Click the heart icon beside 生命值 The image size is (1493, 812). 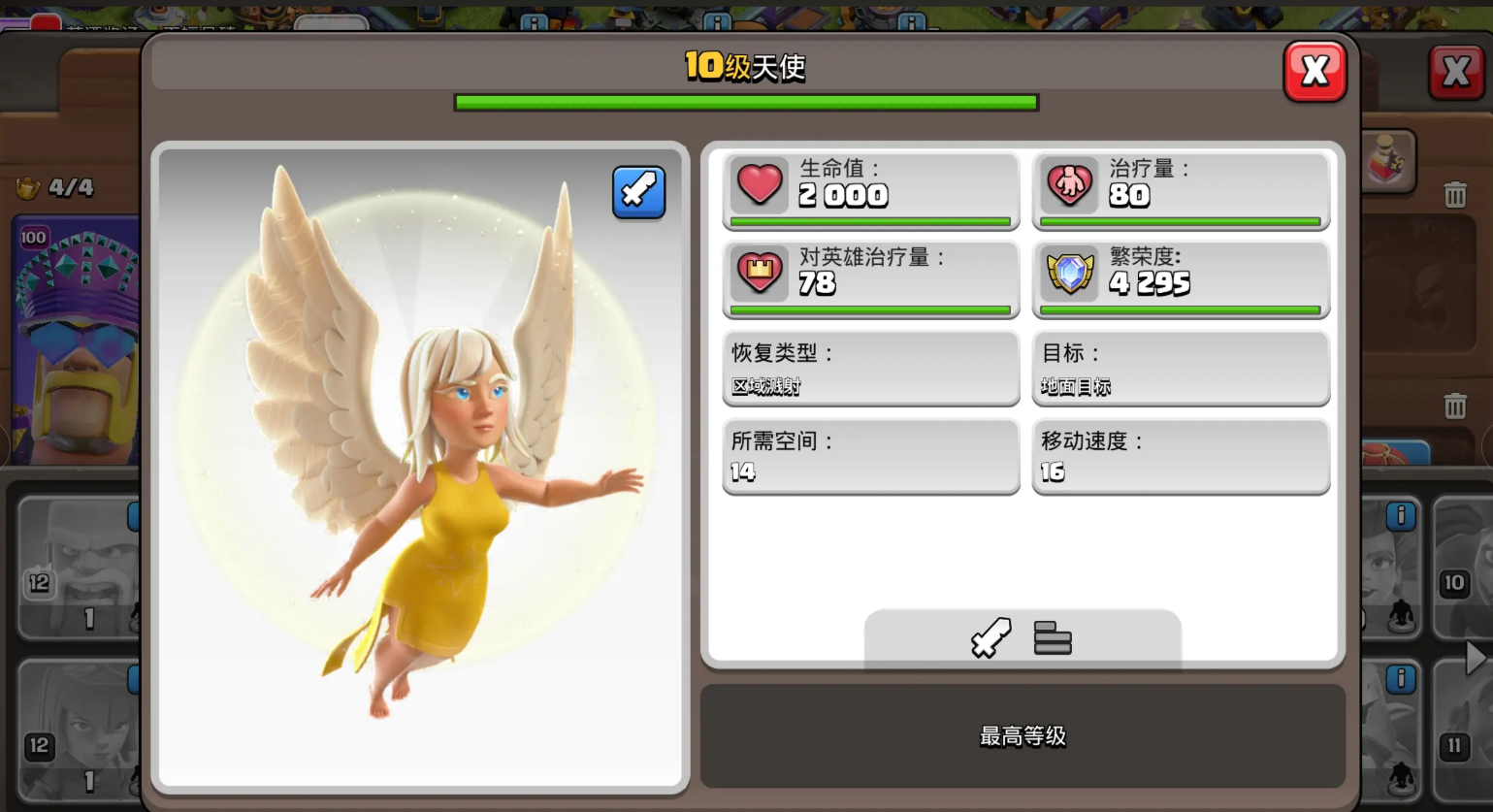[x=760, y=184]
